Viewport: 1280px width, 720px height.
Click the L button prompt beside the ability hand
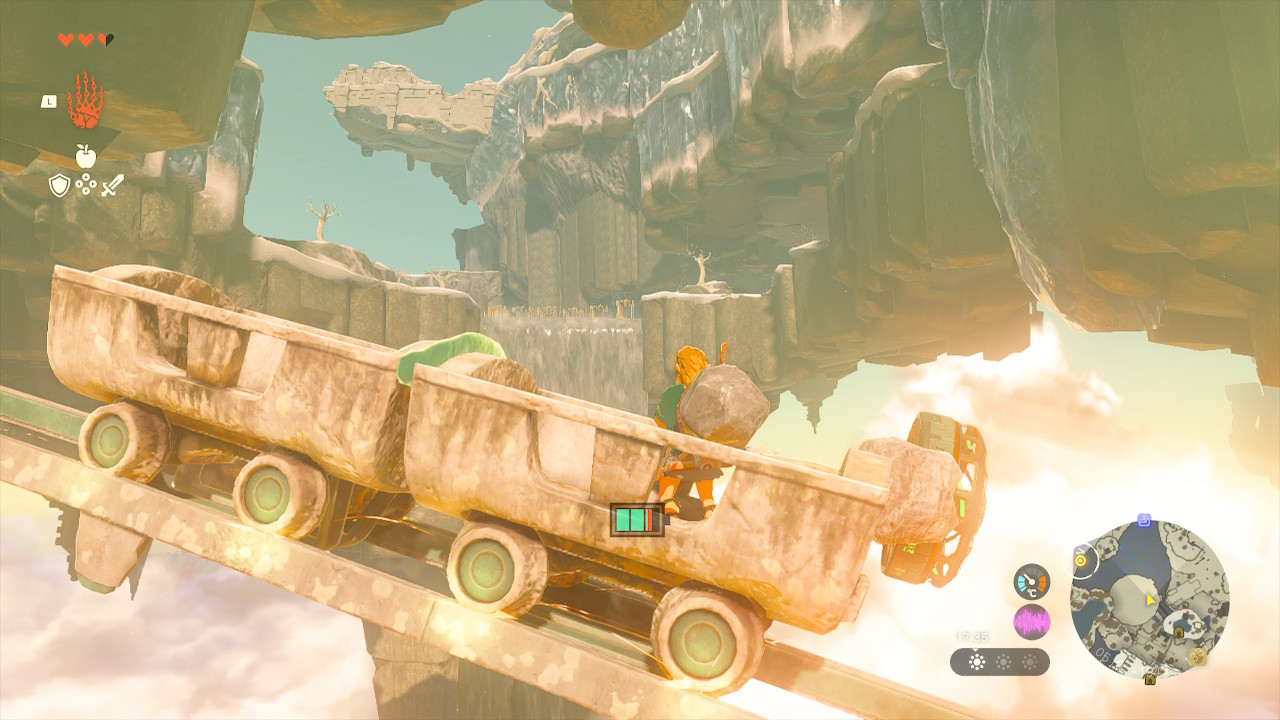[48, 102]
